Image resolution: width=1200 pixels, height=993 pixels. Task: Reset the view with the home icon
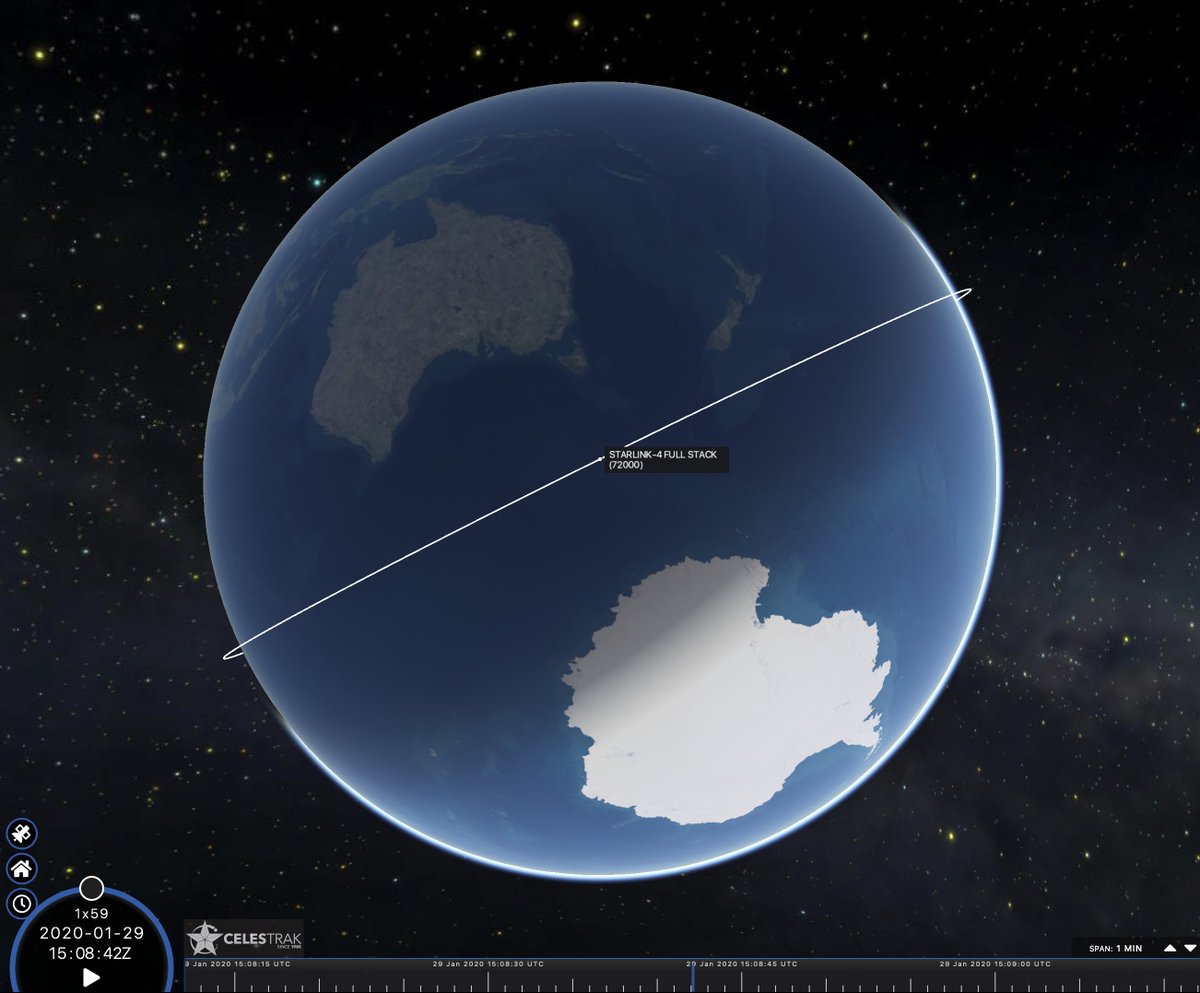tap(21, 868)
